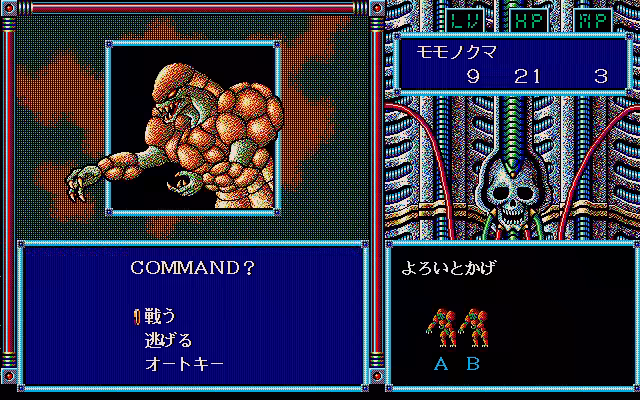Image resolution: width=640 pixels, height=400 pixels.
Task: Select party member モモノクマ
Action: click(440, 51)
